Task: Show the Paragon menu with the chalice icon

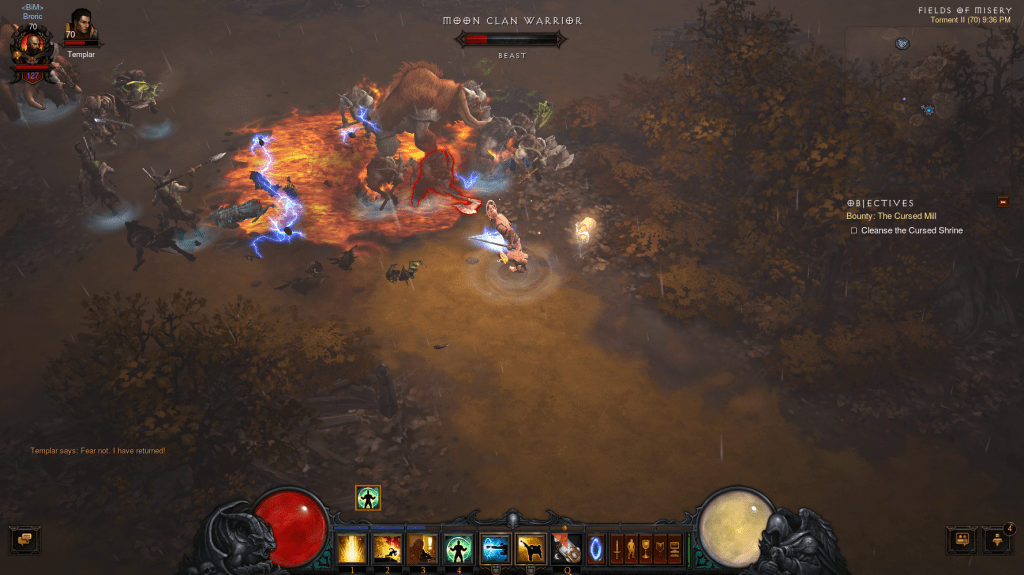Action: pos(645,549)
